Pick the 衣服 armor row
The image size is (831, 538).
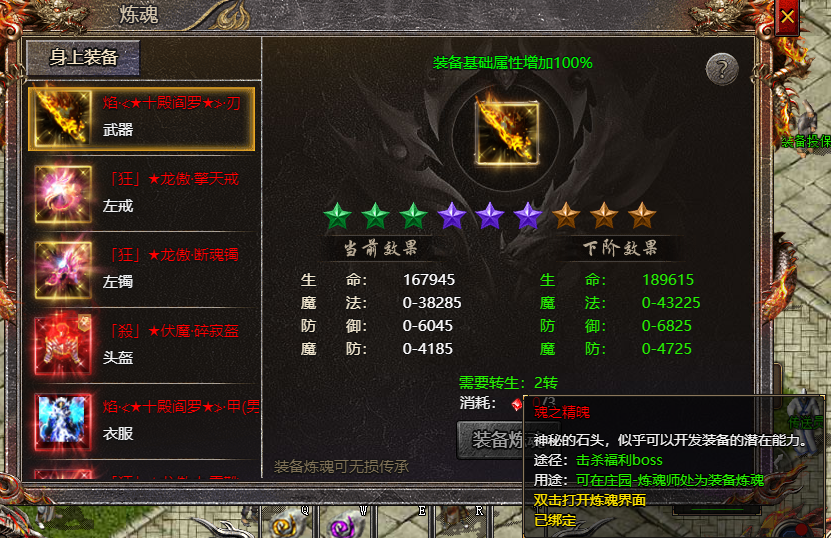pyautogui.click(x=141, y=420)
